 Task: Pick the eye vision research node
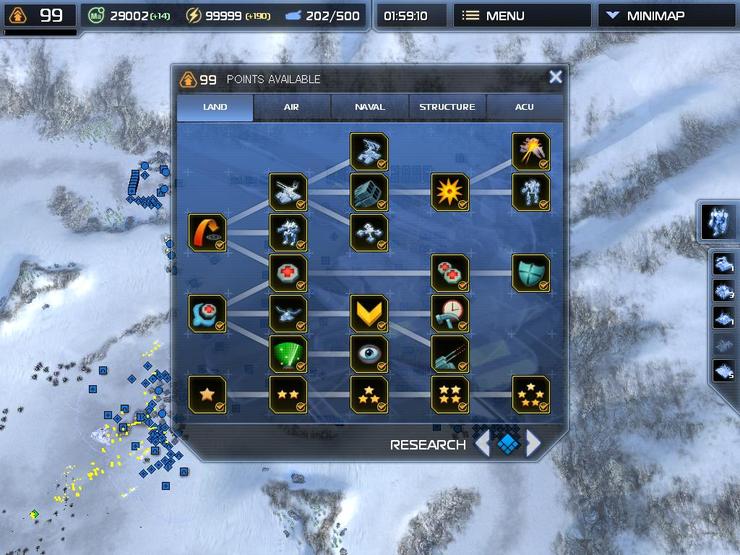pos(369,353)
